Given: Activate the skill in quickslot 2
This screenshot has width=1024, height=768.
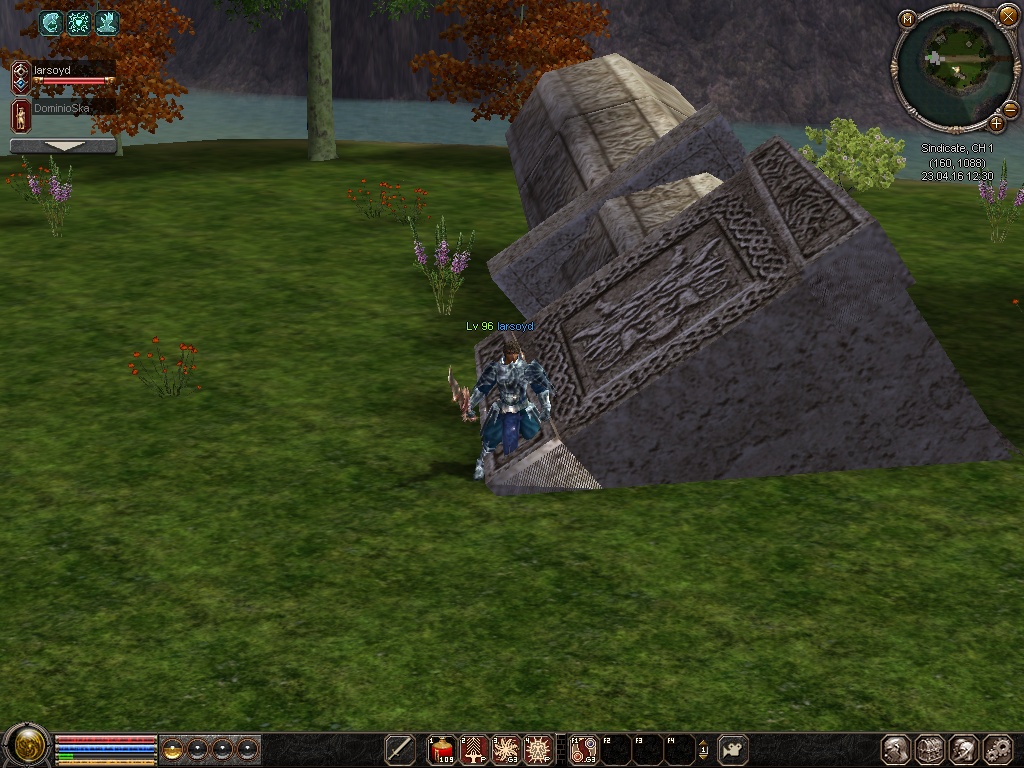Looking at the screenshot, I should [474, 749].
